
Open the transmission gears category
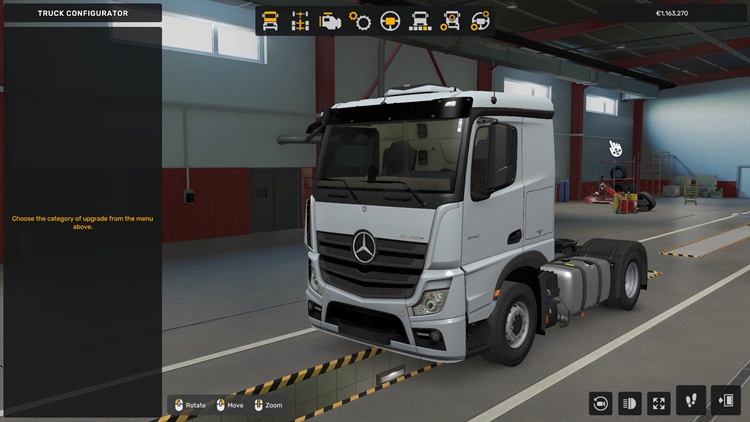pyautogui.click(x=360, y=21)
